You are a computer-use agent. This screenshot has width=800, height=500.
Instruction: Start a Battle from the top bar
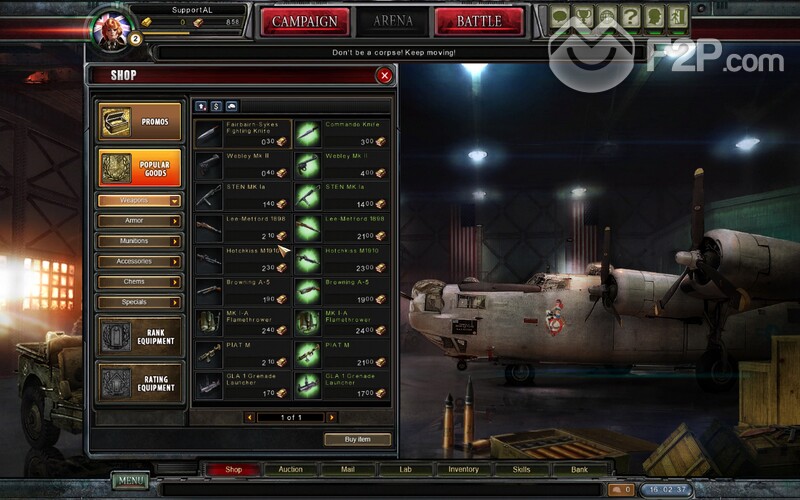point(478,21)
